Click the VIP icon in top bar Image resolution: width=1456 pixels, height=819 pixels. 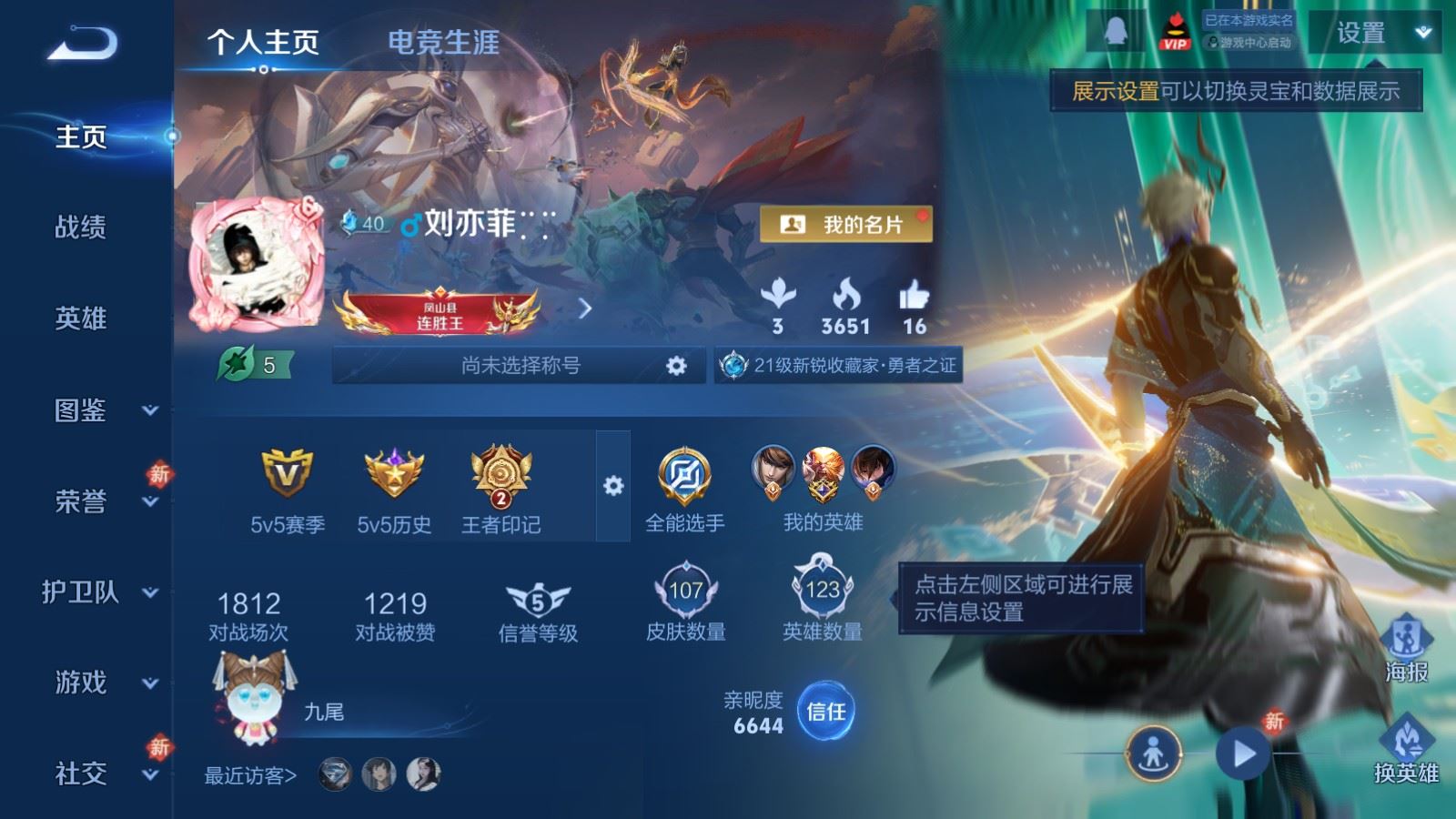pyautogui.click(x=1174, y=30)
